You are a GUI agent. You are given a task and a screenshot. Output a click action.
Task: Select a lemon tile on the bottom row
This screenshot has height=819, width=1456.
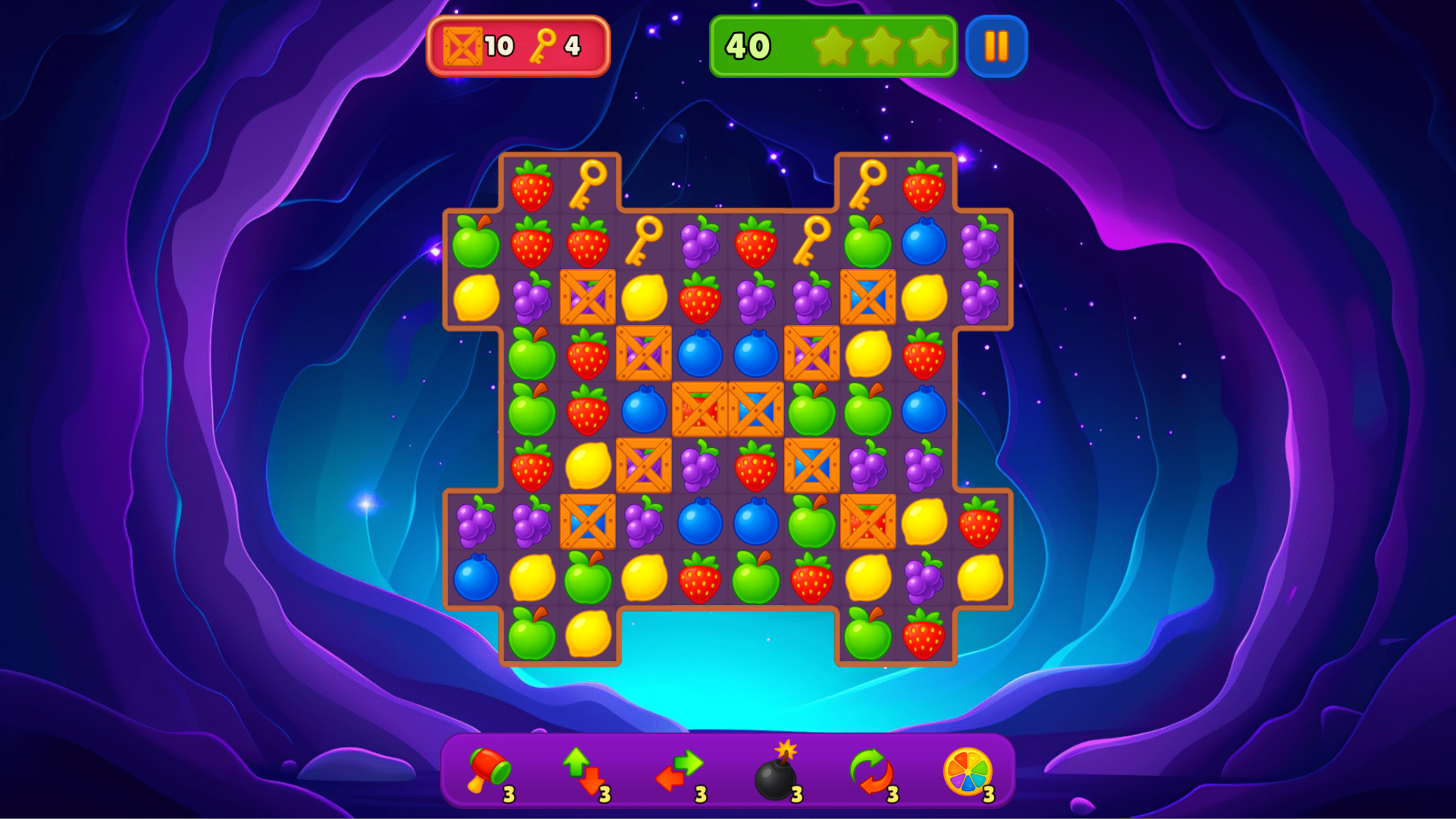pyautogui.click(x=588, y=634)
